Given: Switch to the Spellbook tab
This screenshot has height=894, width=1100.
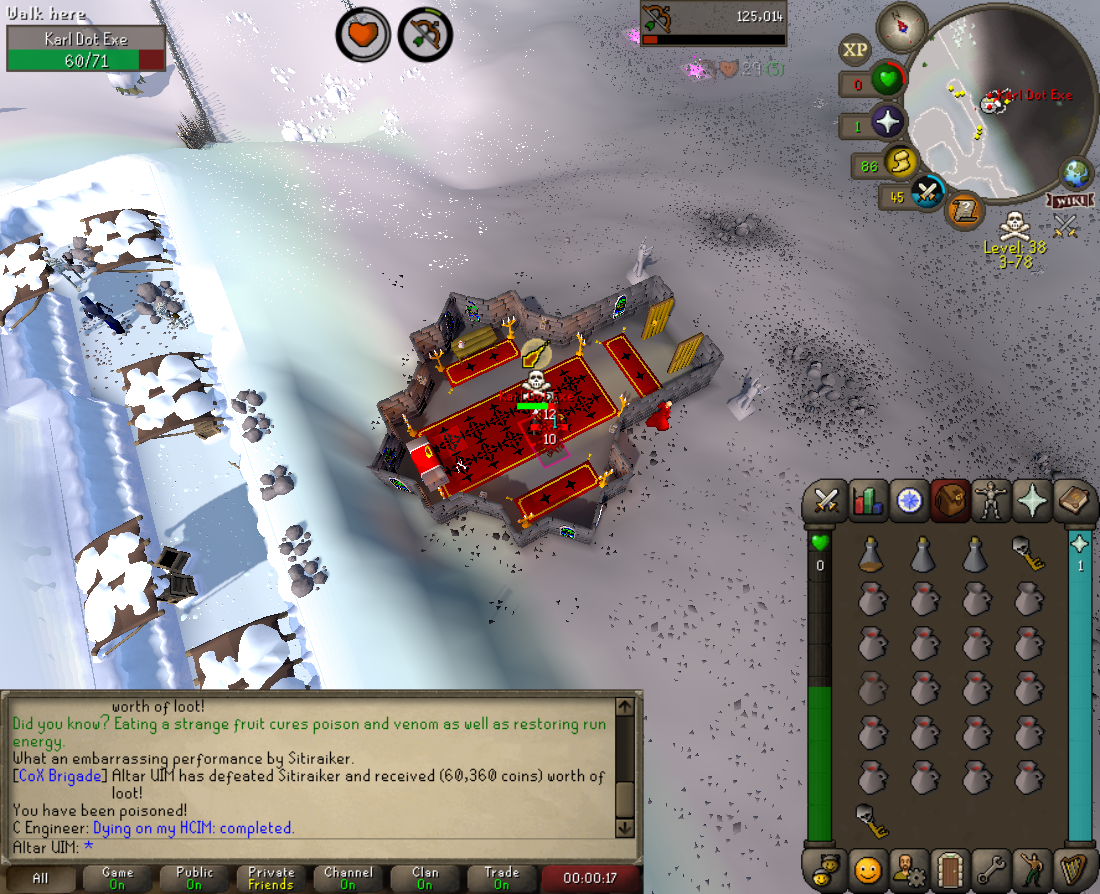Looking at the screenshot, I should click(1073, 500).
